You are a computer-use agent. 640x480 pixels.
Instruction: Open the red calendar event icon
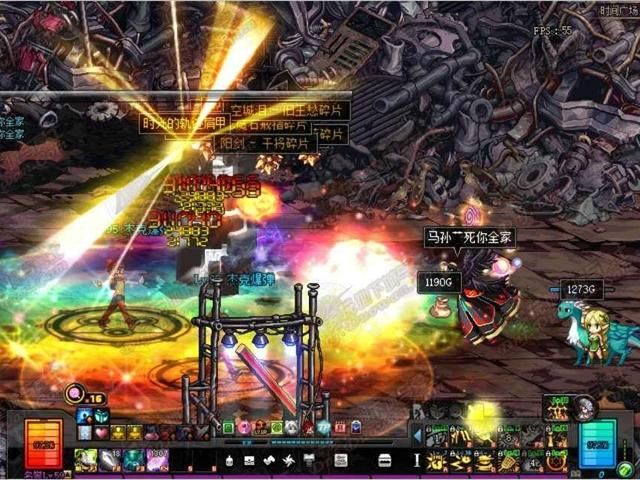(341, 427)
